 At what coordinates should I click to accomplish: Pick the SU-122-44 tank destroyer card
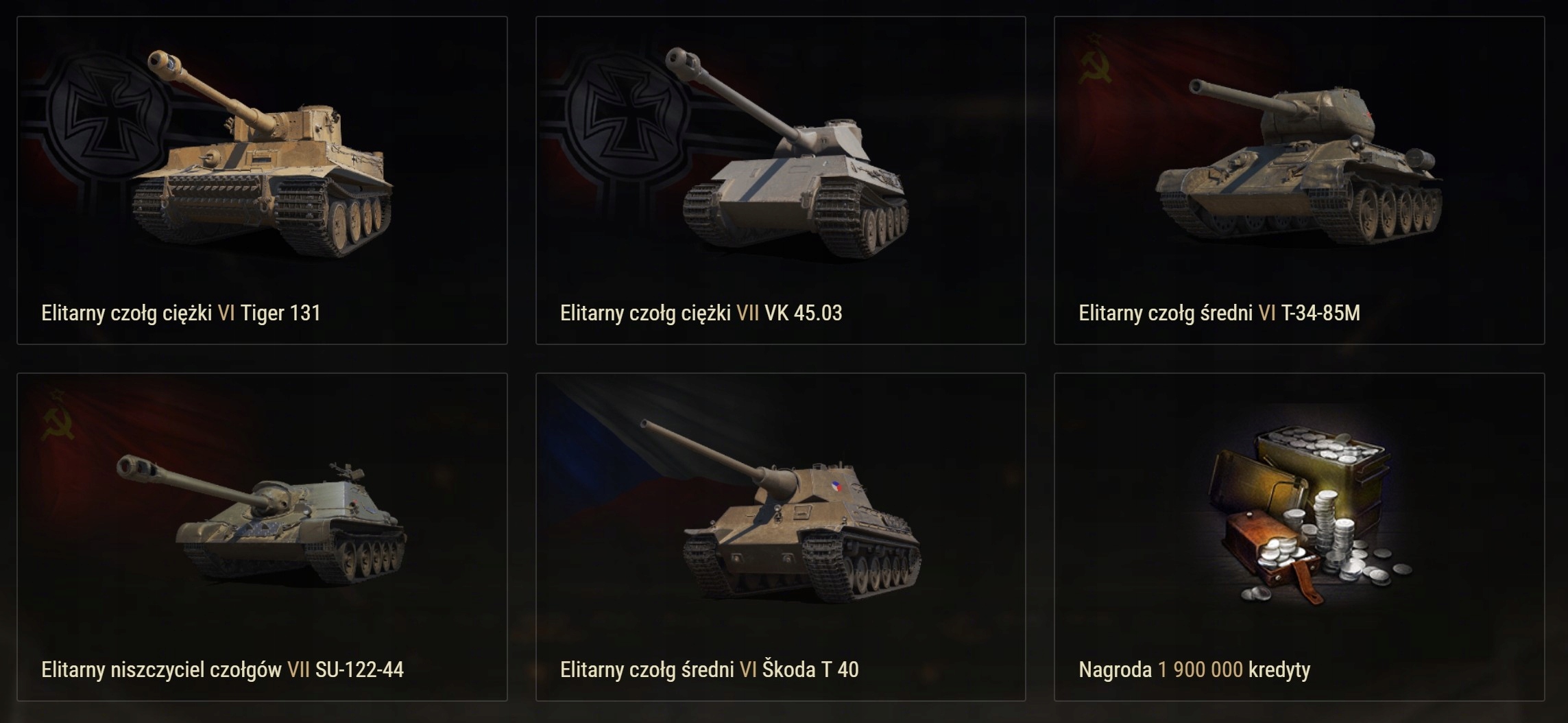pyautogui.click(x=262, y=536)
